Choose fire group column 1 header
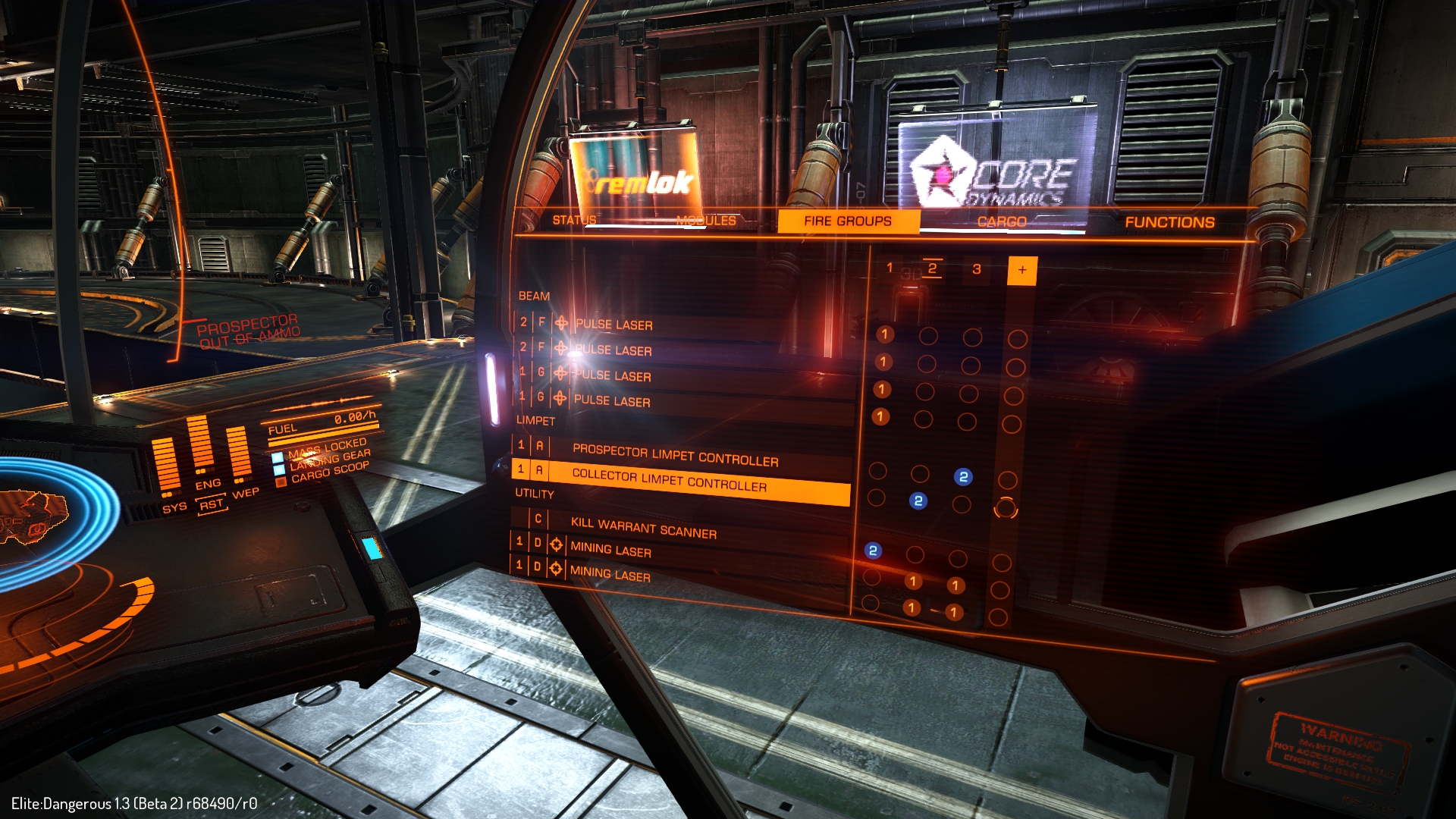The width and height of the screenshot is (1456, 819). (x=890, y=268)
